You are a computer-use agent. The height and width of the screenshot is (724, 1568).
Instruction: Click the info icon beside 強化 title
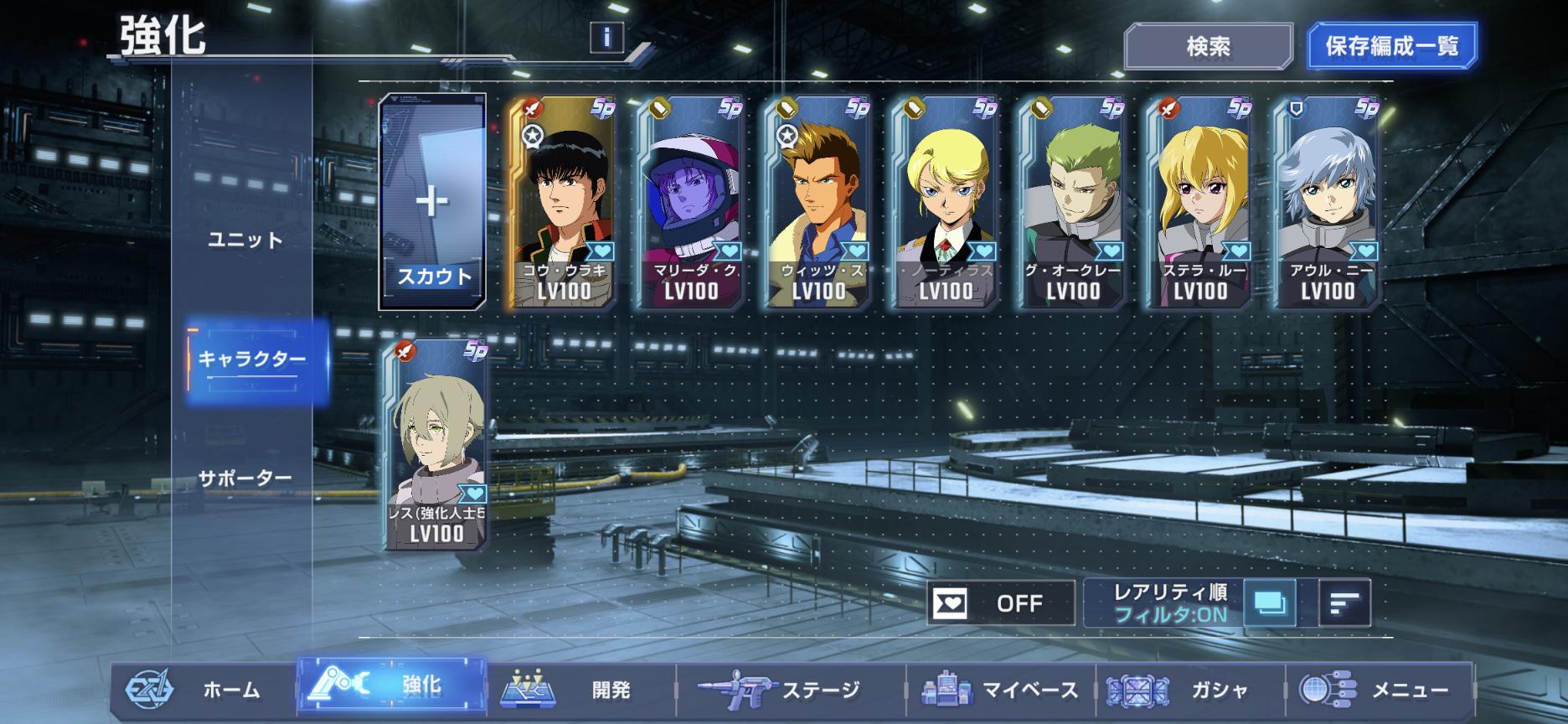(606, 37)
